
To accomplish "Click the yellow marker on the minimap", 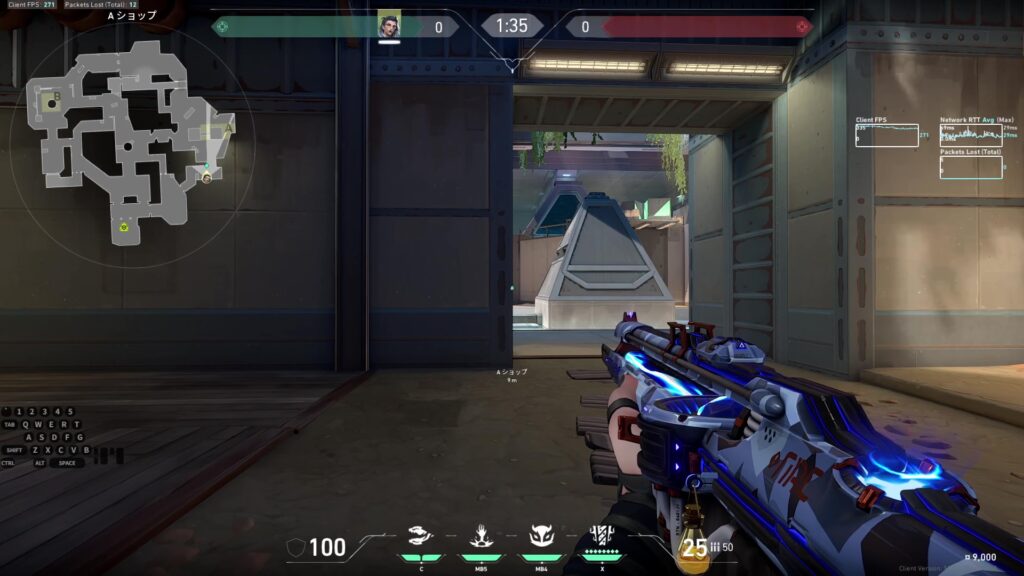I will coord(123,227).
